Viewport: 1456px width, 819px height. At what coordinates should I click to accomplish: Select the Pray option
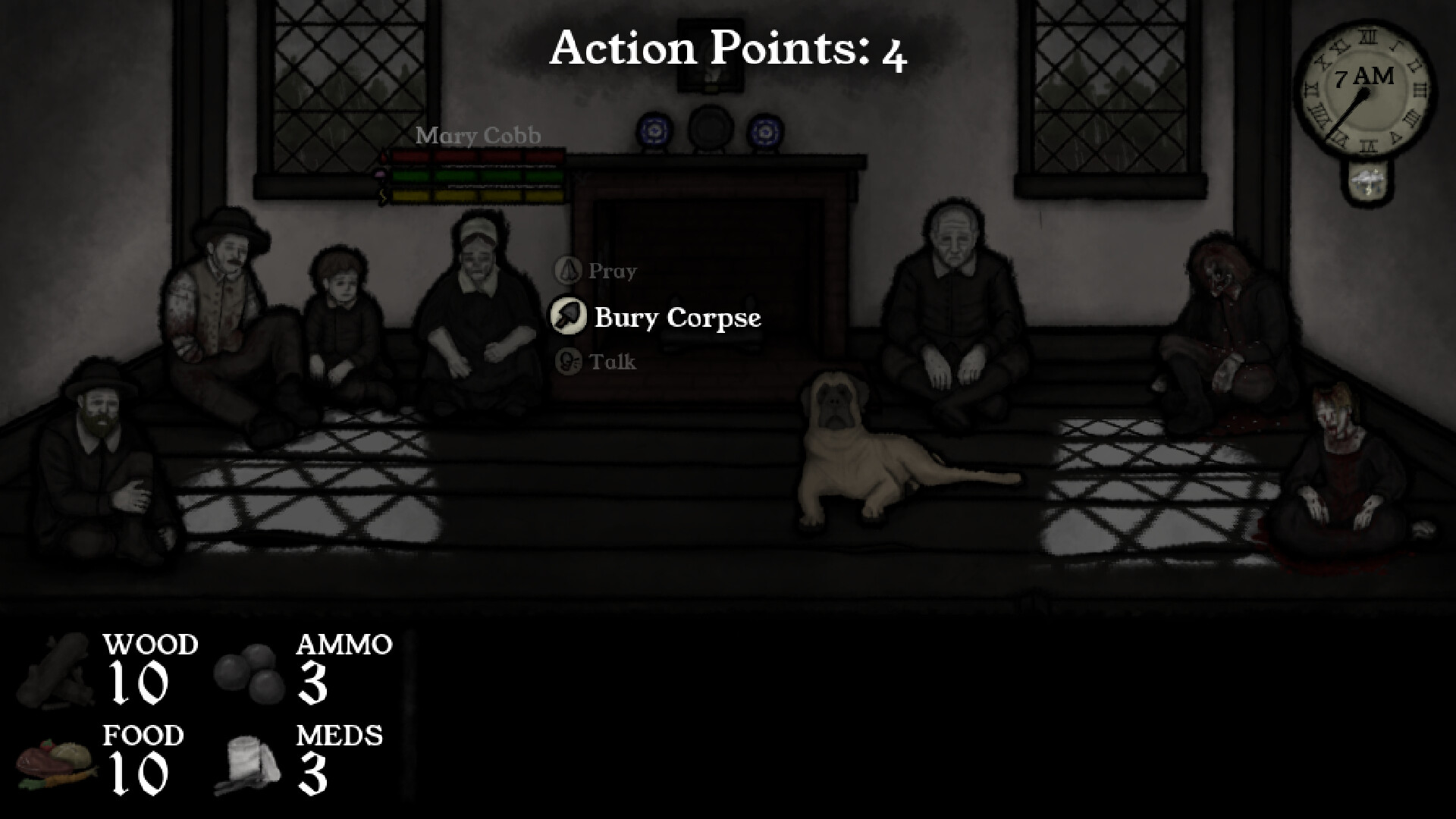coord(613,271)
